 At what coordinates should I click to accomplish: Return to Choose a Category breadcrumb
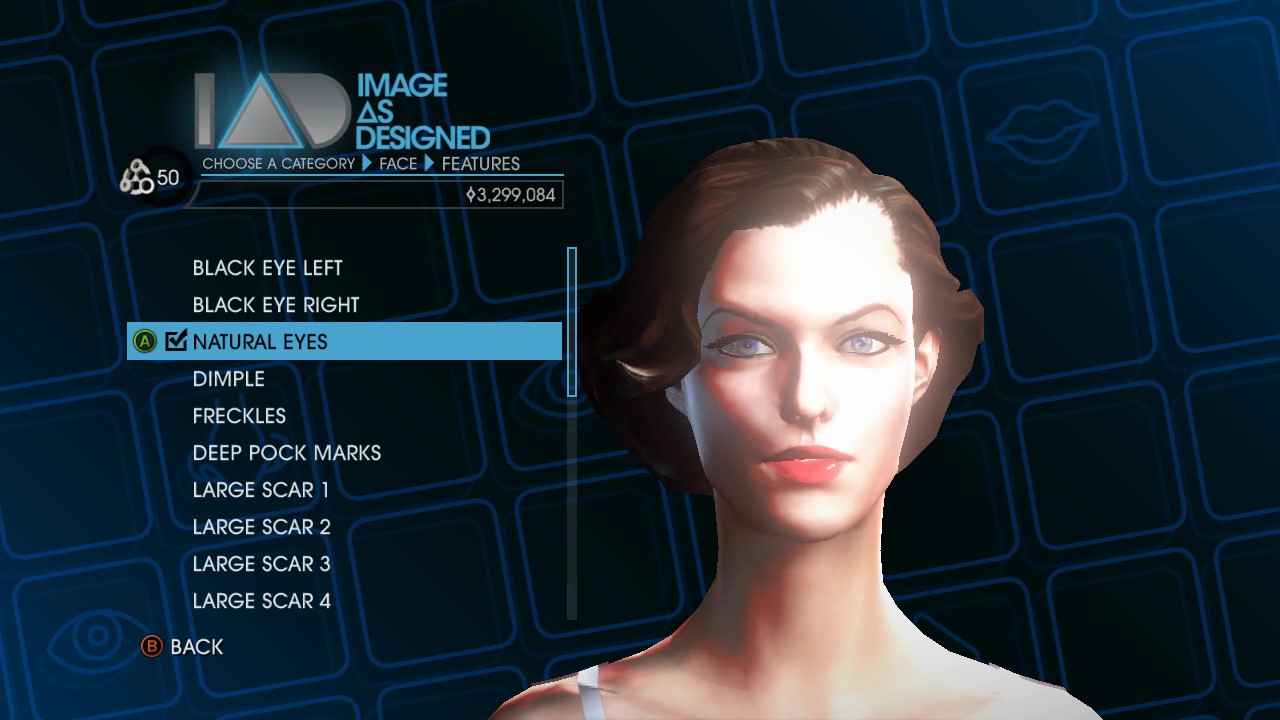pos(278,163)
